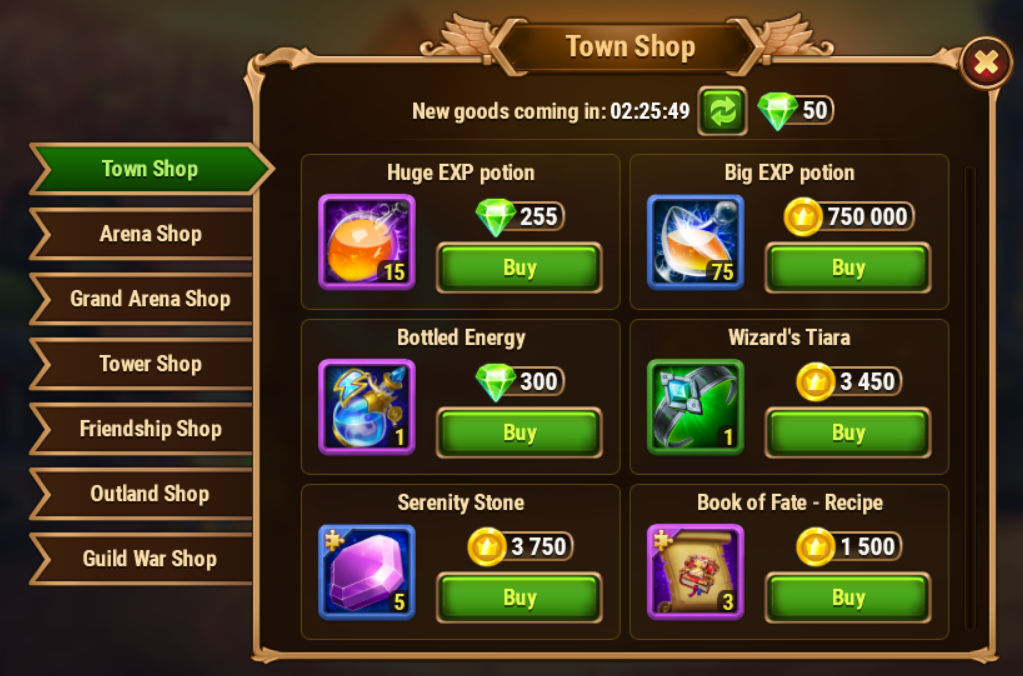Inspect the Huge EXP potion icon
The image size is (1023, 676).
click(x=367, y=242)
